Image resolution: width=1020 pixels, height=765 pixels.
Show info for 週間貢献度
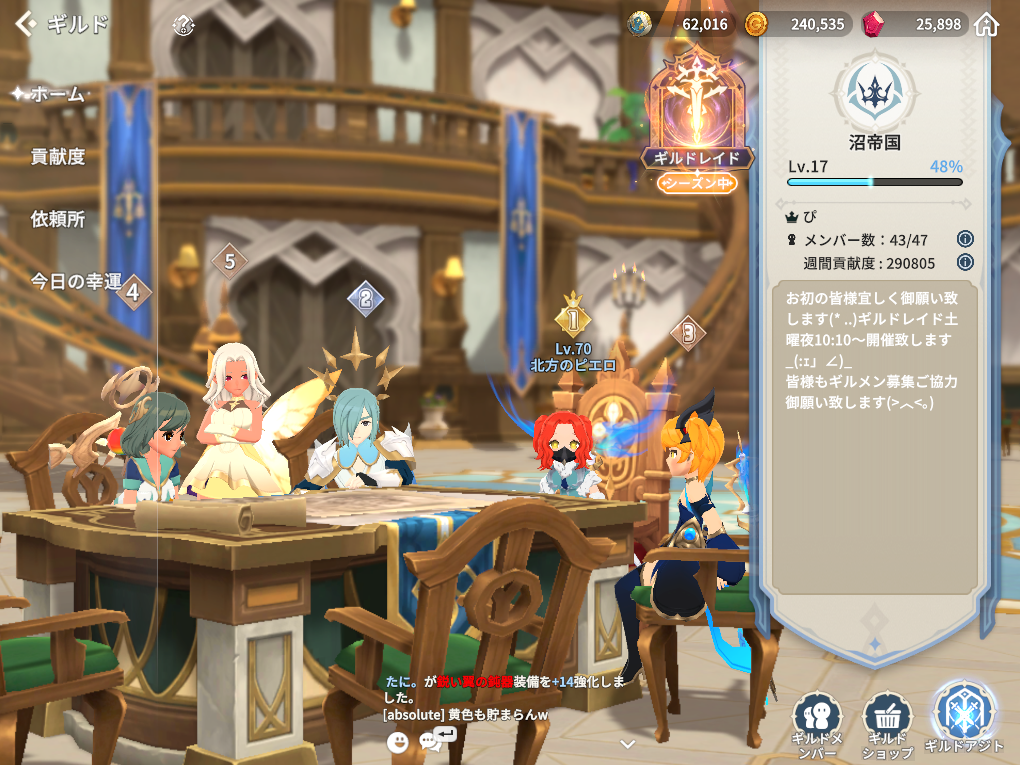965,262
